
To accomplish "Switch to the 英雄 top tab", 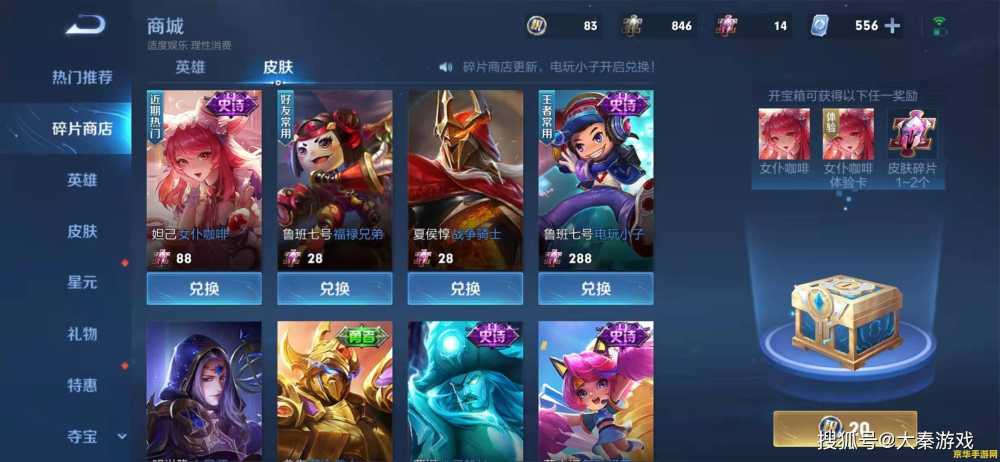I will 190,67.
